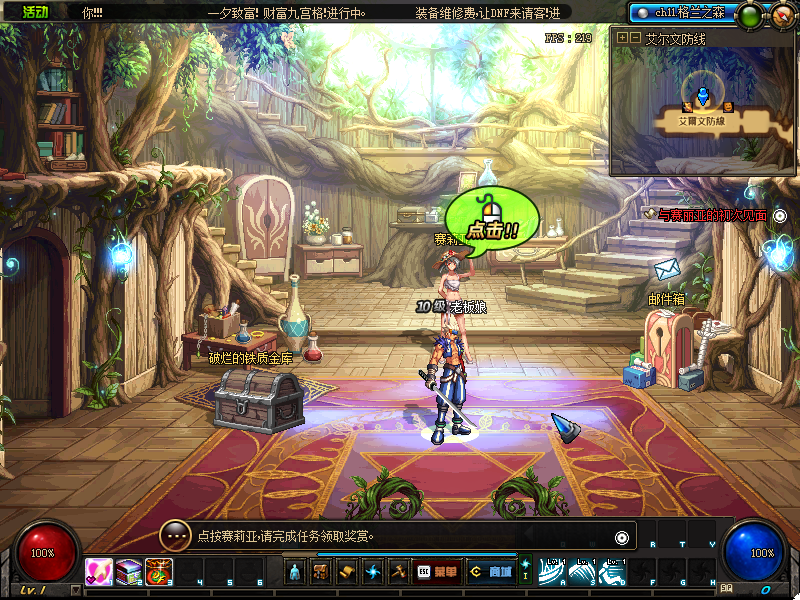Open the blue star skill icon in the menu bar
Viewport: 800px width, 600px height.
pos(372,572)
